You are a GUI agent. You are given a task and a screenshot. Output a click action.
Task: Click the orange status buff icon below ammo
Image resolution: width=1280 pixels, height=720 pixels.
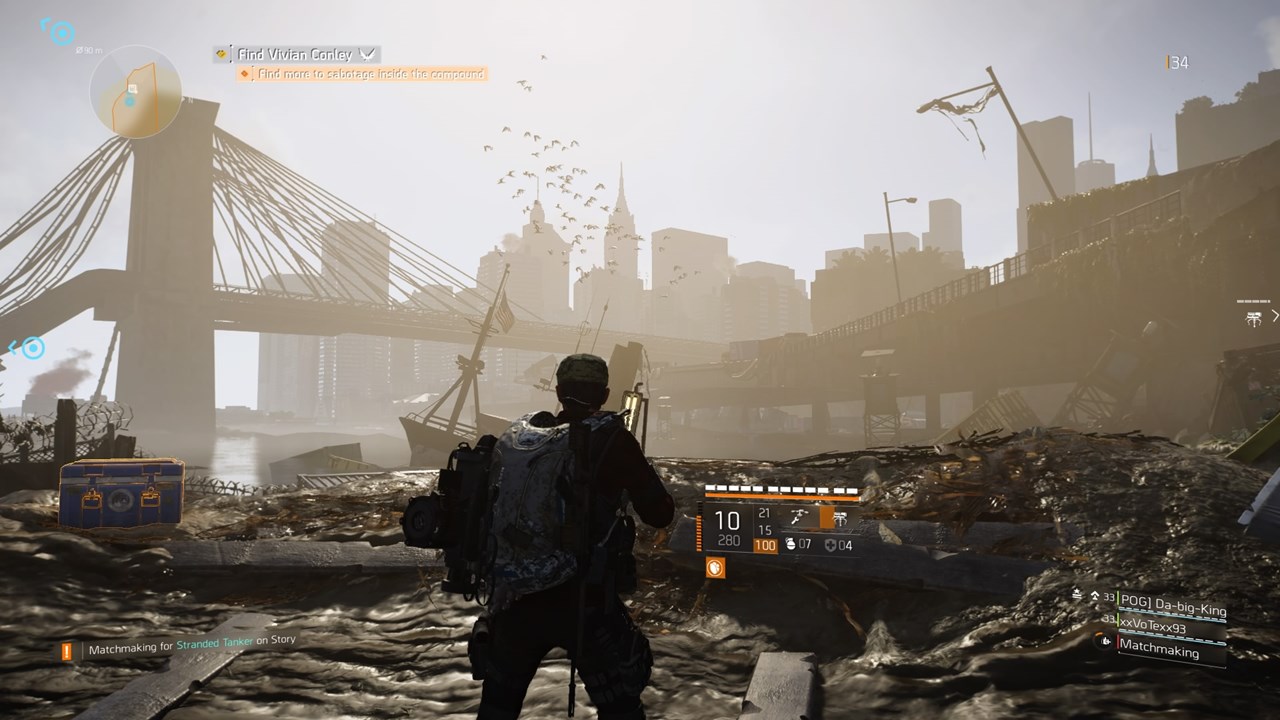[715, 568]
